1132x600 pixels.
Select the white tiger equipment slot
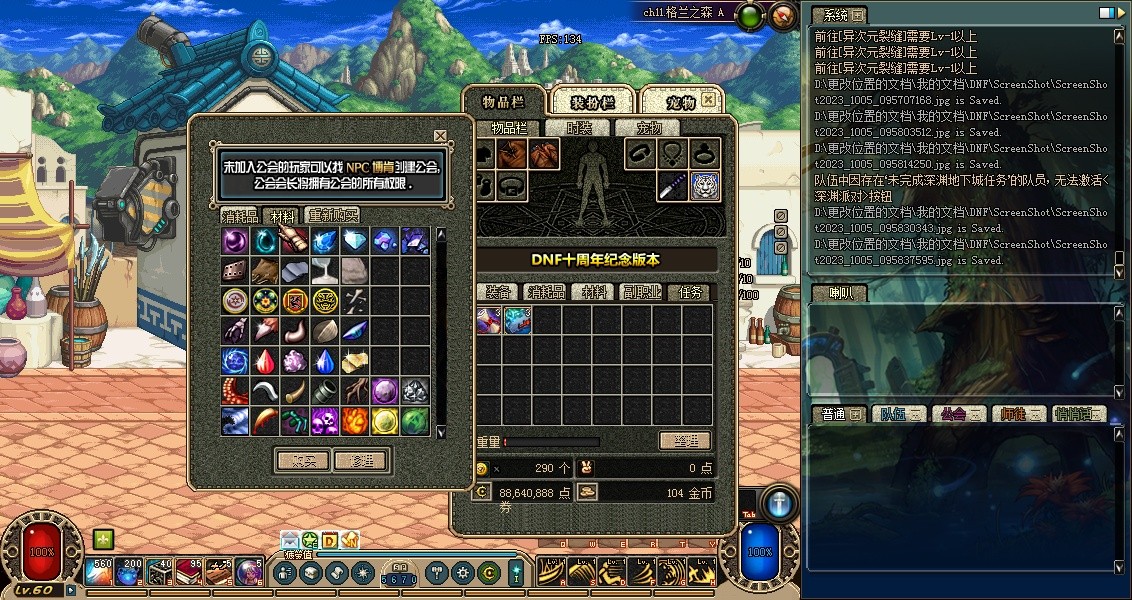[706, 185]
